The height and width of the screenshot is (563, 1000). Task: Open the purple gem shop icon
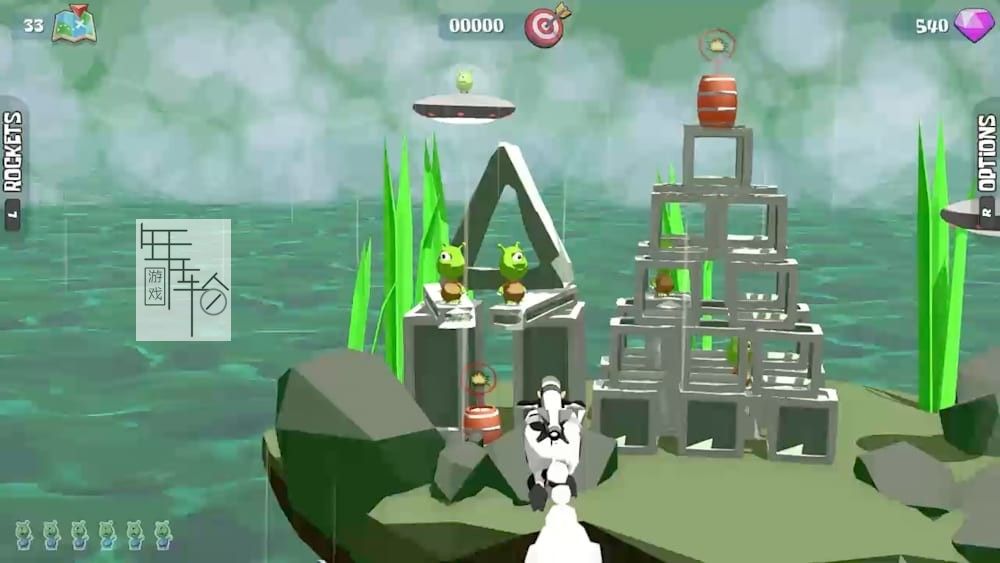[973, 25]
